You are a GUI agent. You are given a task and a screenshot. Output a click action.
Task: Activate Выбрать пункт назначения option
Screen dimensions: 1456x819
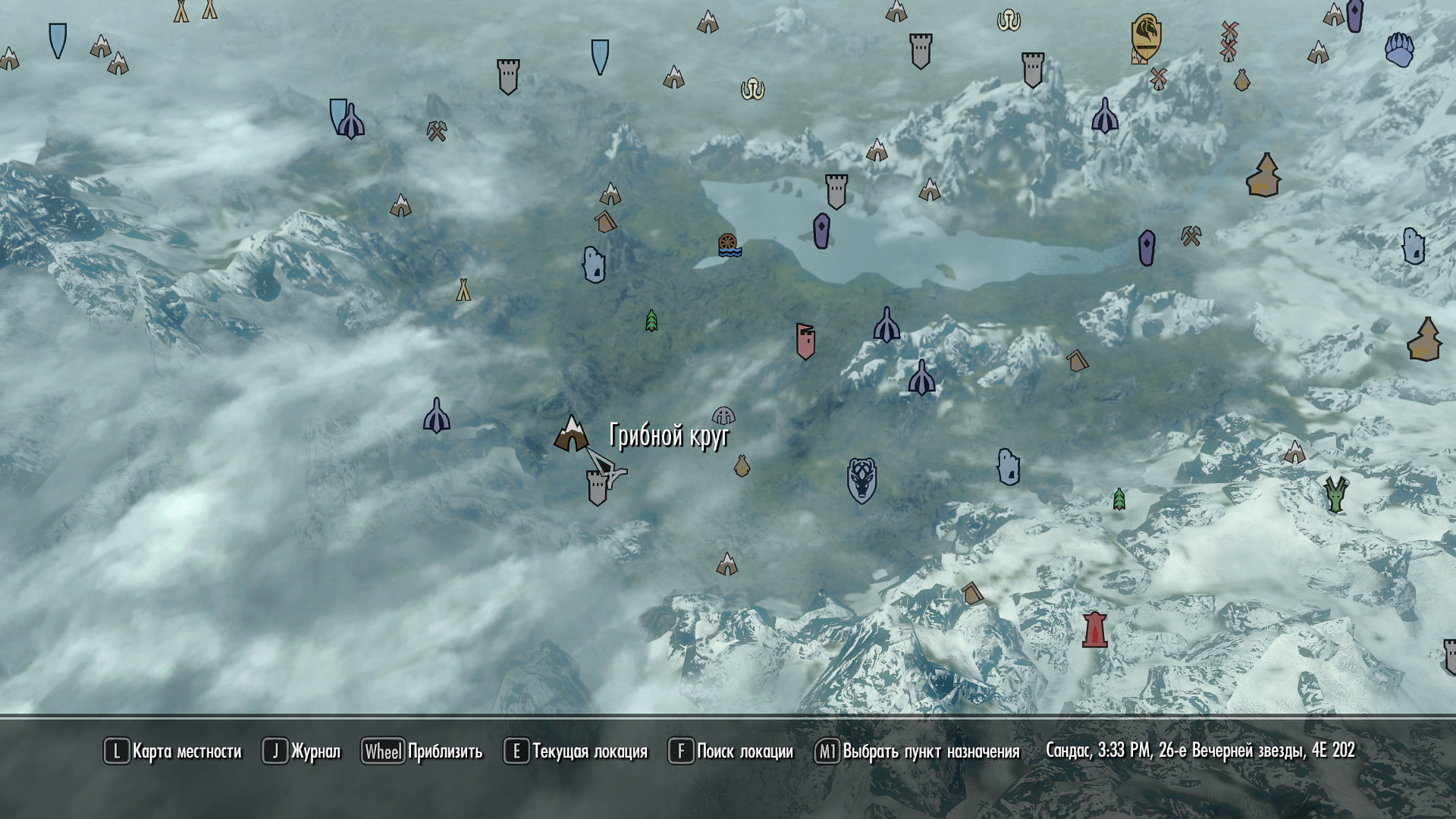pos(918,752)
